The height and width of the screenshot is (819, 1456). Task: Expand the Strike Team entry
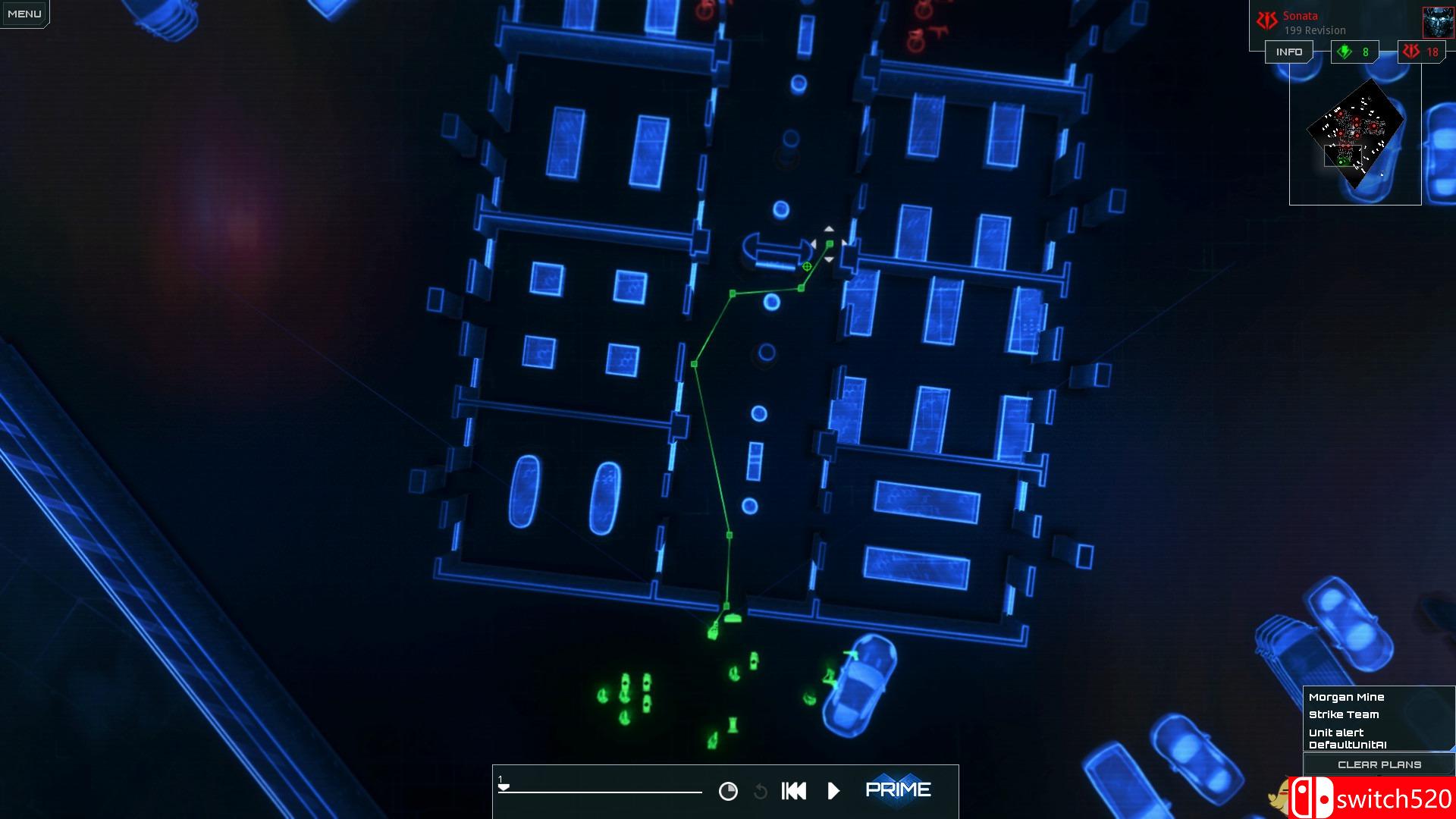point(1344,714)
